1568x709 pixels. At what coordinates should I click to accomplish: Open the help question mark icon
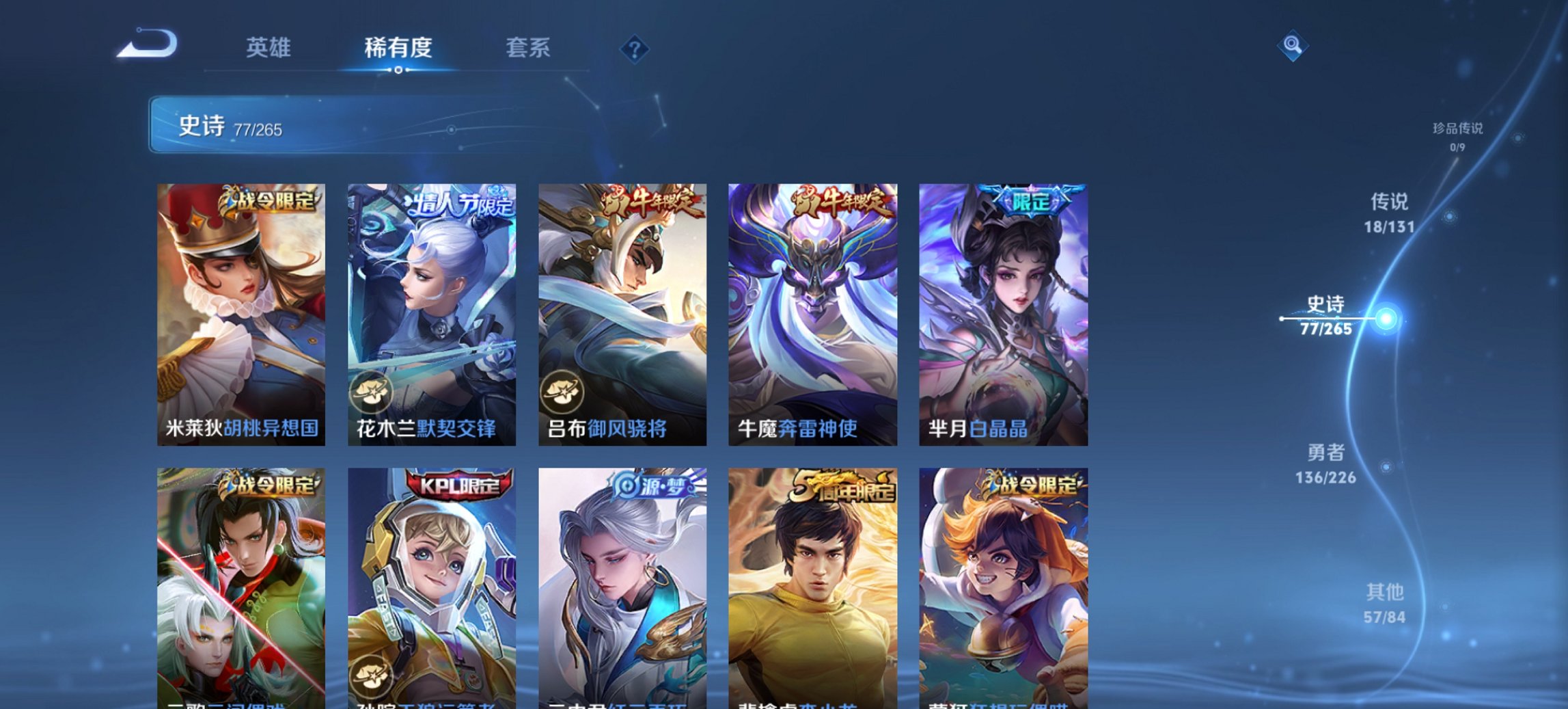click(635, 49)
